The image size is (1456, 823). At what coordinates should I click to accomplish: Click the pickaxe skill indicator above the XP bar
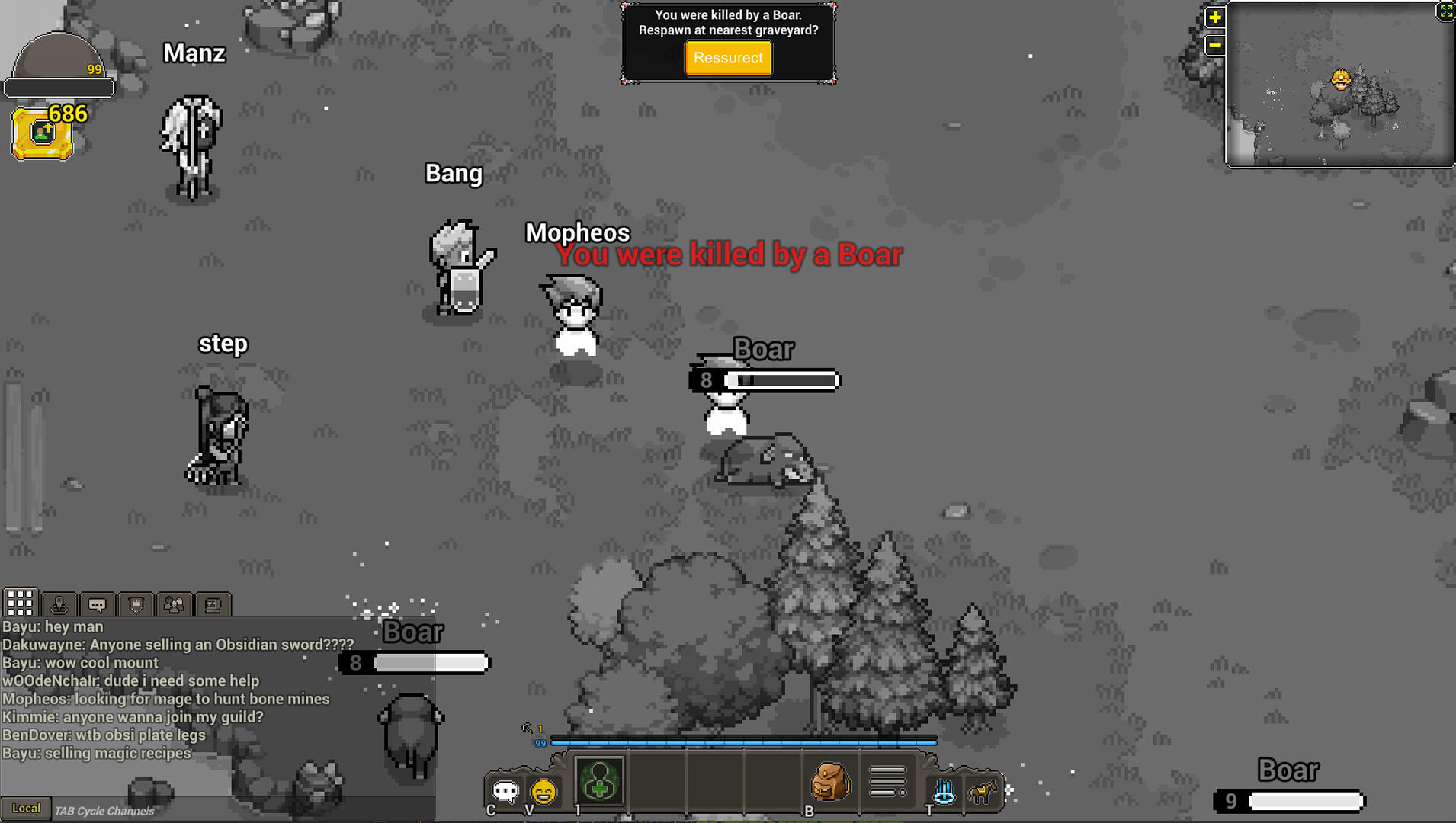click(526, 728)
